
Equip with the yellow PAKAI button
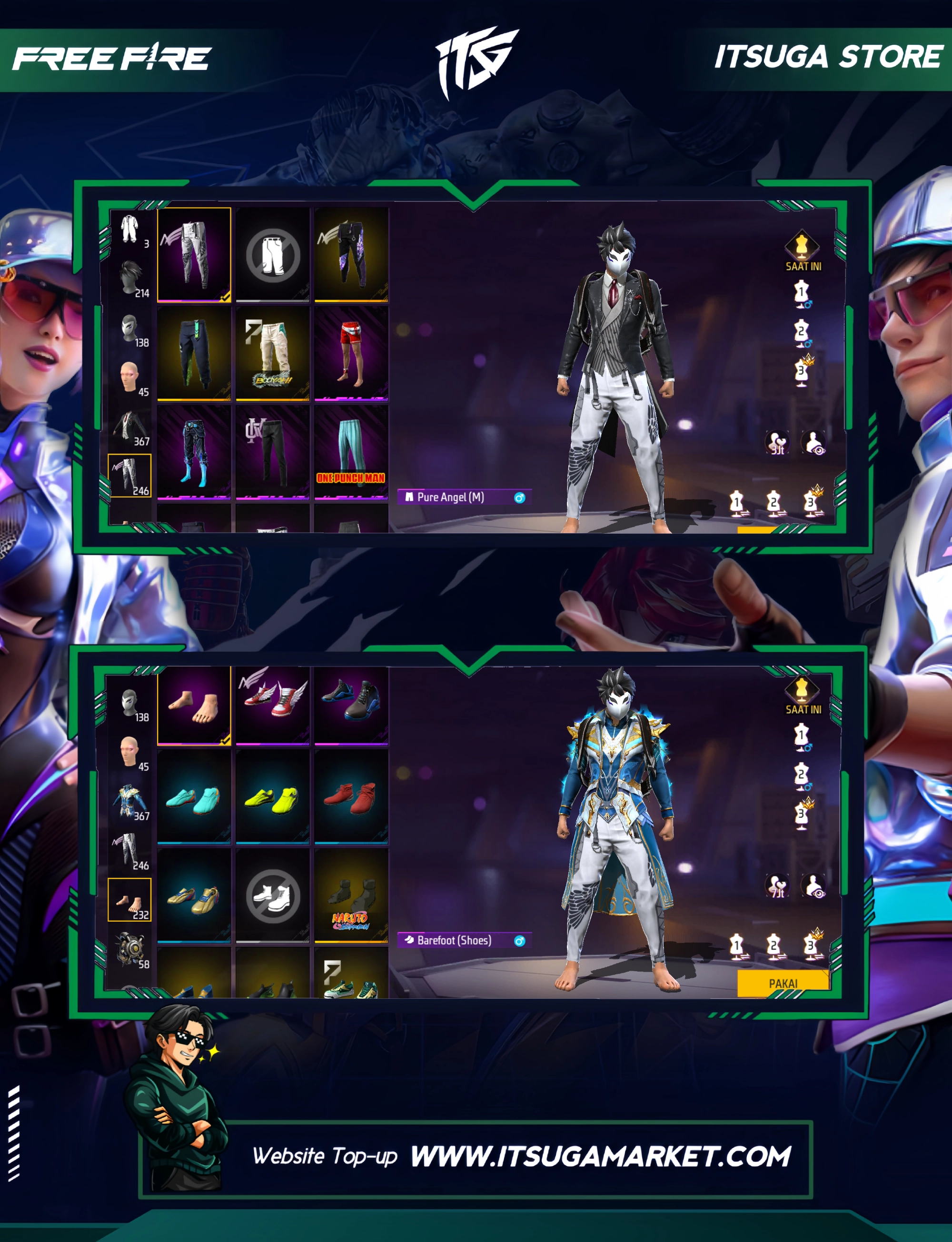coord(783,983)
